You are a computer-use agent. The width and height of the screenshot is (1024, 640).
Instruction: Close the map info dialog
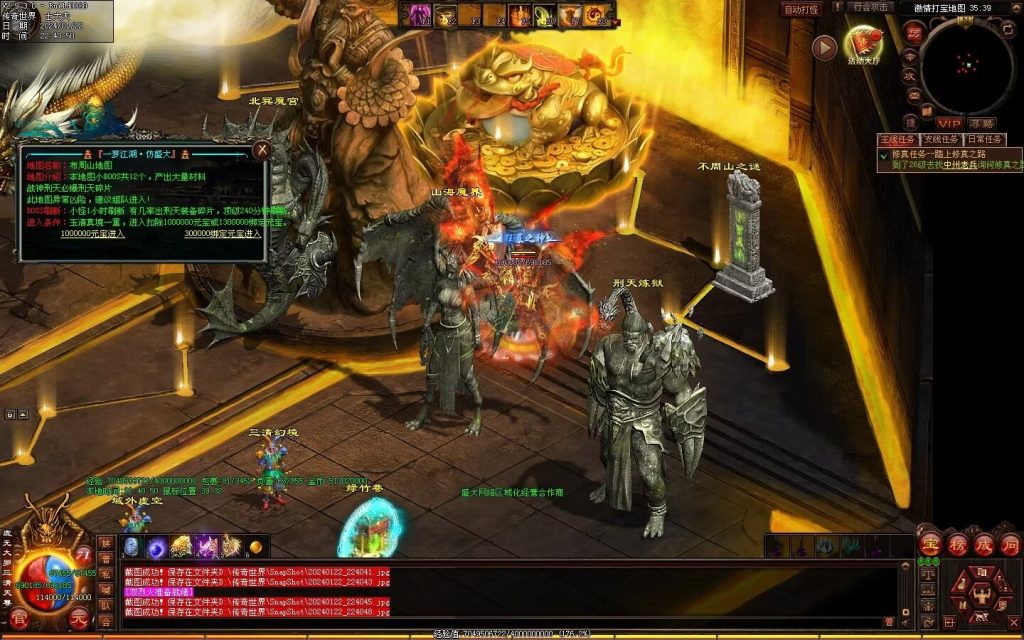click(261, 150)
